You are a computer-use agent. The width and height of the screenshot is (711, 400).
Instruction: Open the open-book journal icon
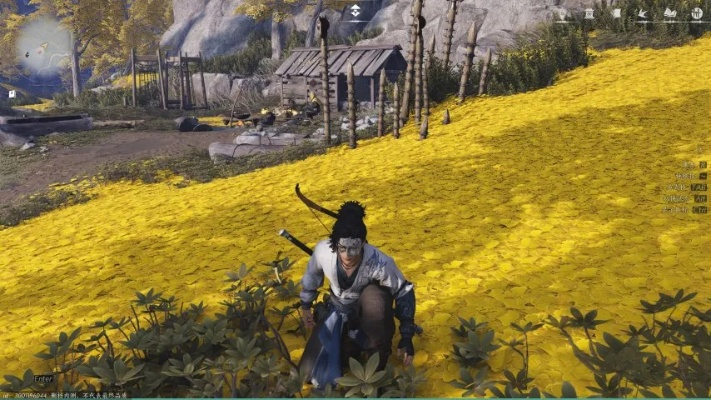coord(670,13)
